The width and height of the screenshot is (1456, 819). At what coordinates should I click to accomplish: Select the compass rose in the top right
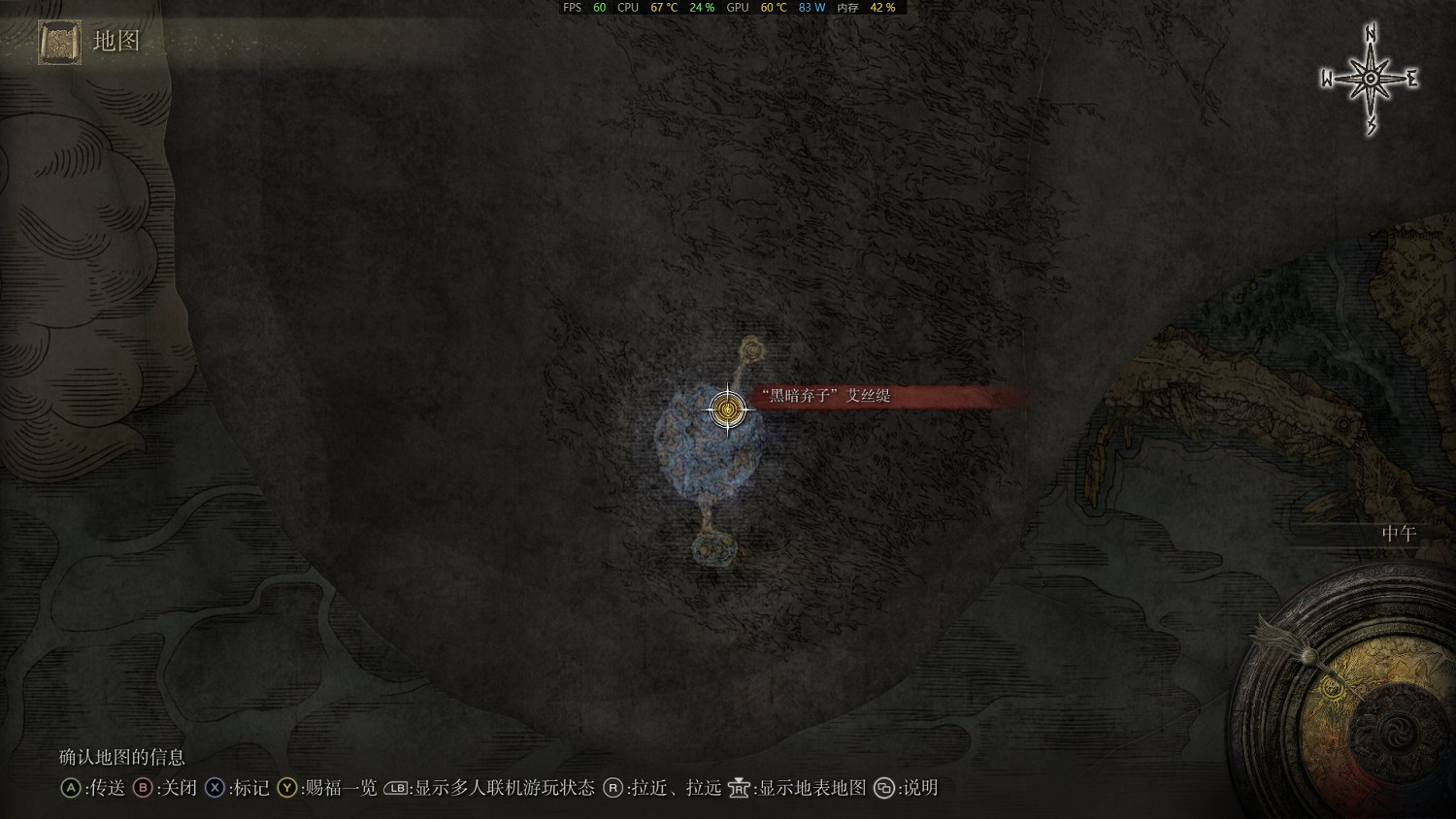[1369, 78]
